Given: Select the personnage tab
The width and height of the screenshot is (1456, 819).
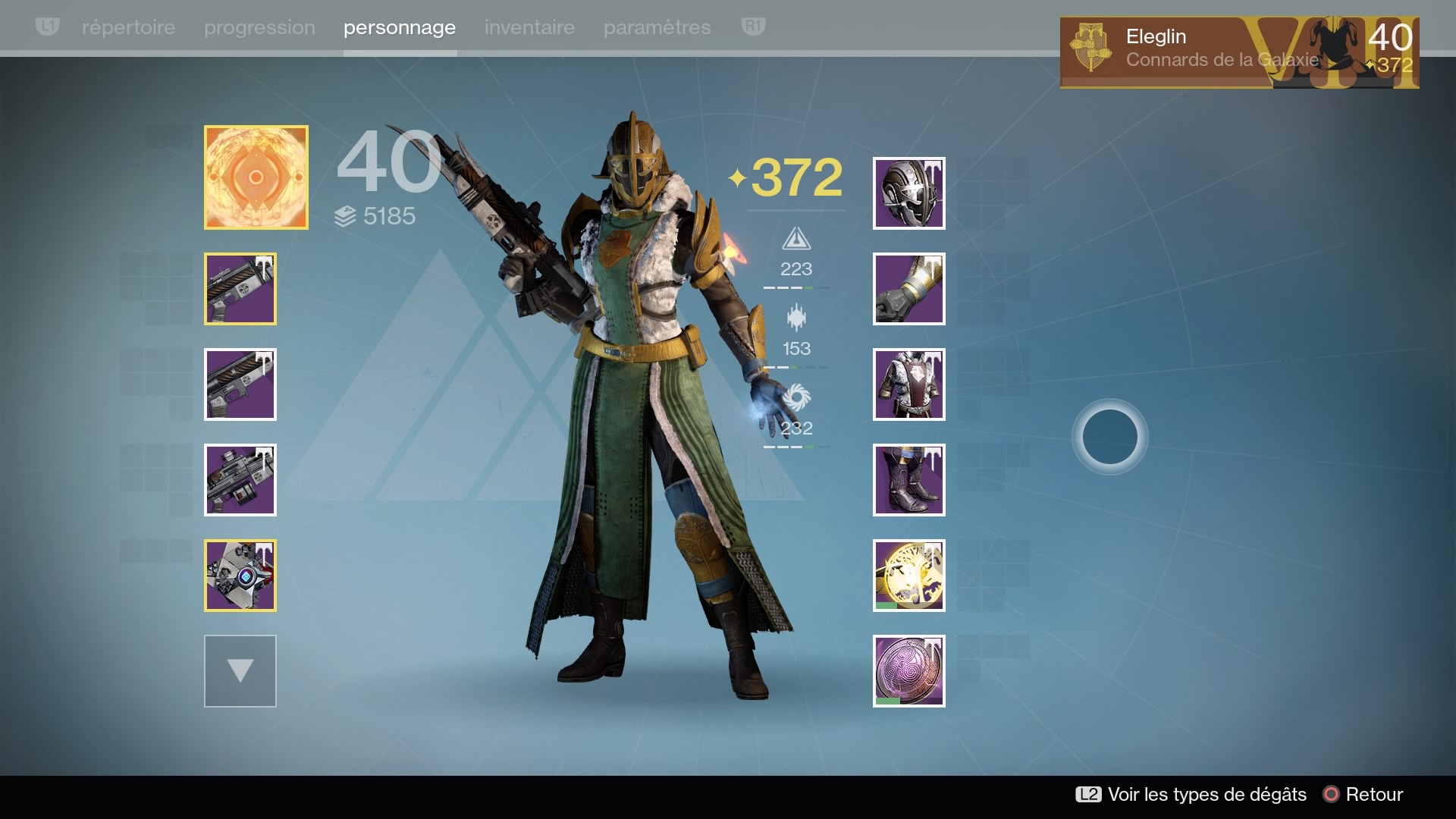Looking at the screenshot, I should coord(400,27).
